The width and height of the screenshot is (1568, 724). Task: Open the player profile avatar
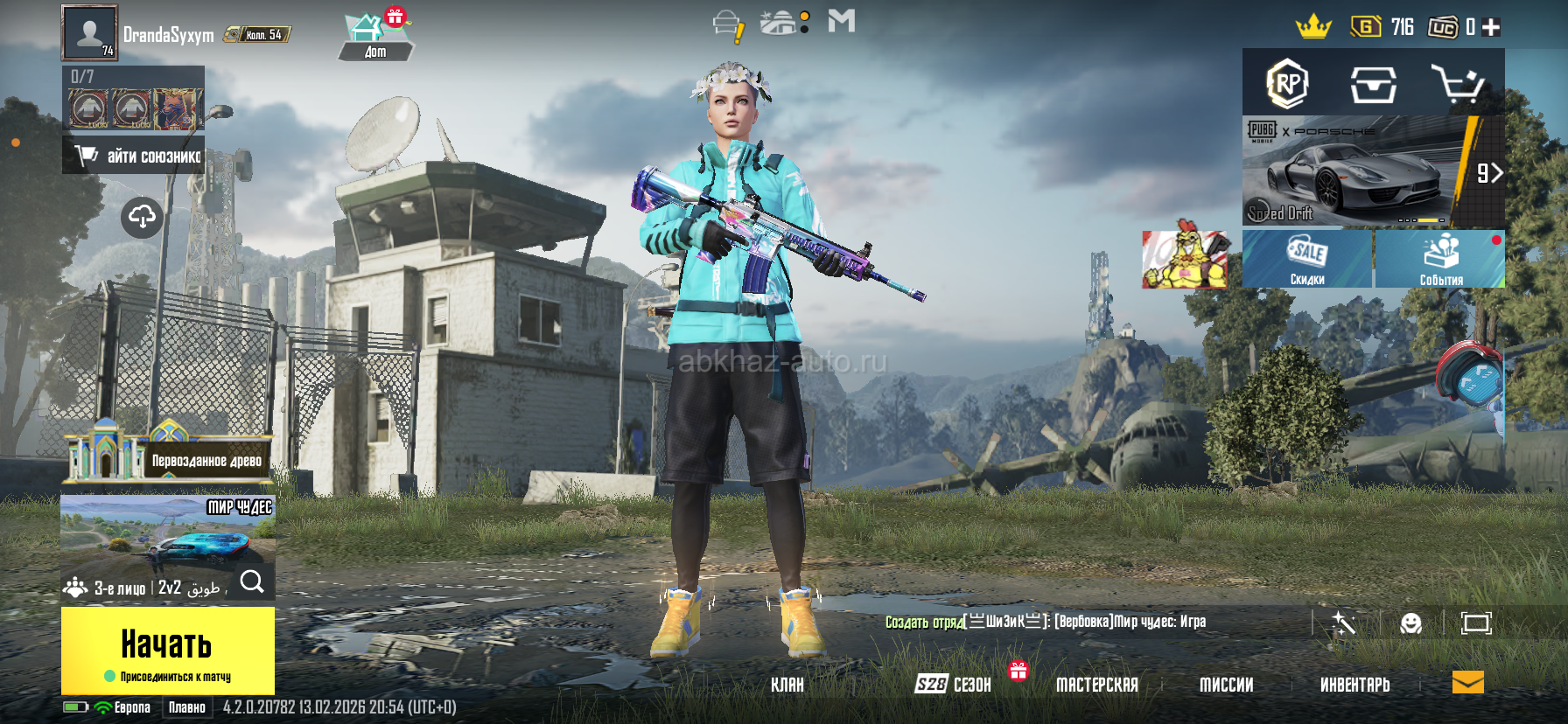click(89, 33)
